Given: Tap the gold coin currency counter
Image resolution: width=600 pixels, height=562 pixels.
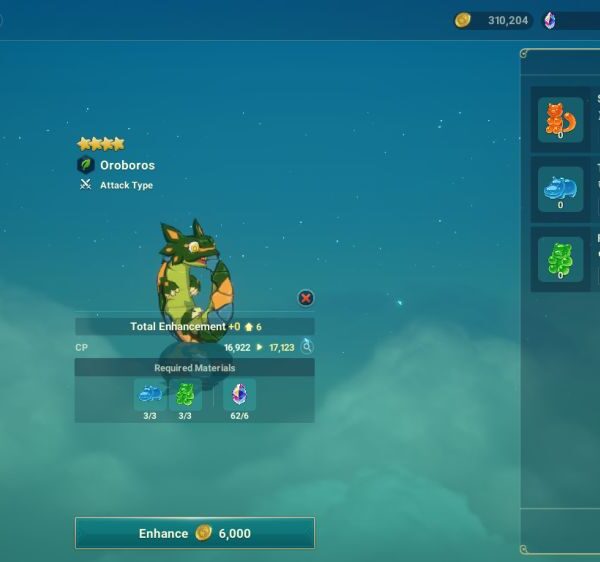Looking at the screenshot, I should point(494,20).
